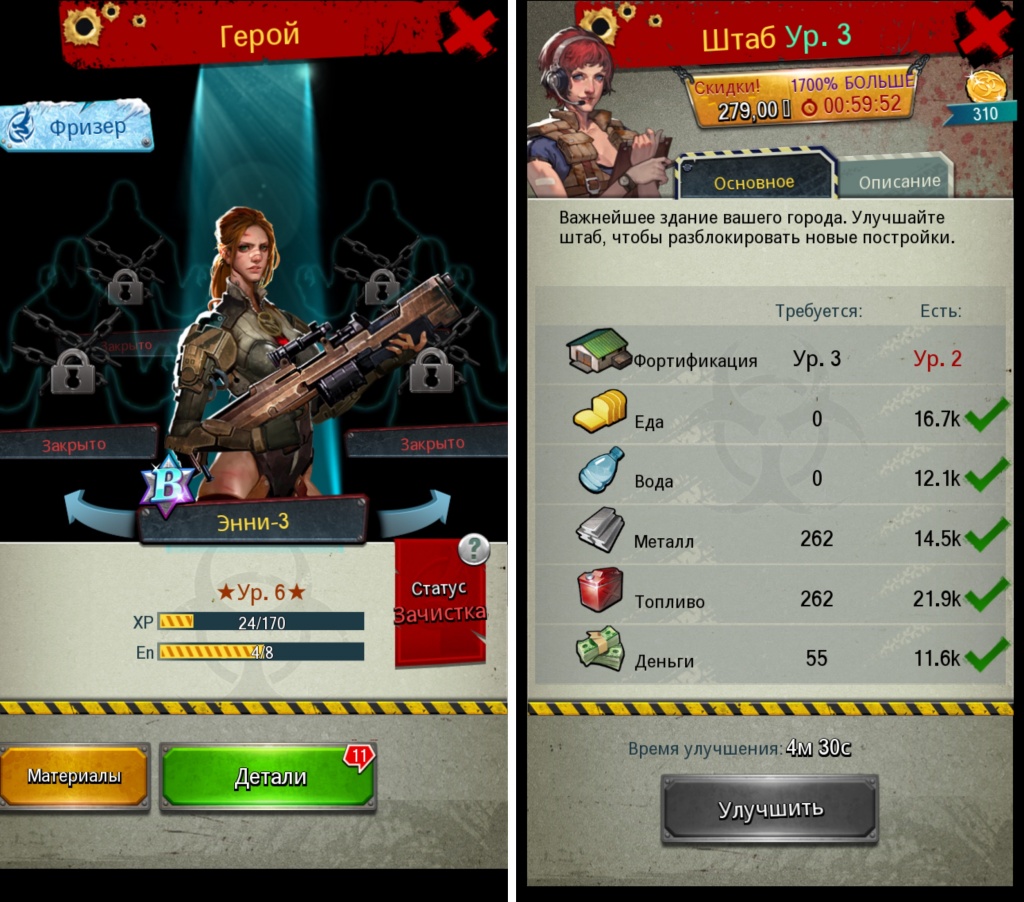
Task: Start upgrade with Улучшить button
Action: point(769,809)
